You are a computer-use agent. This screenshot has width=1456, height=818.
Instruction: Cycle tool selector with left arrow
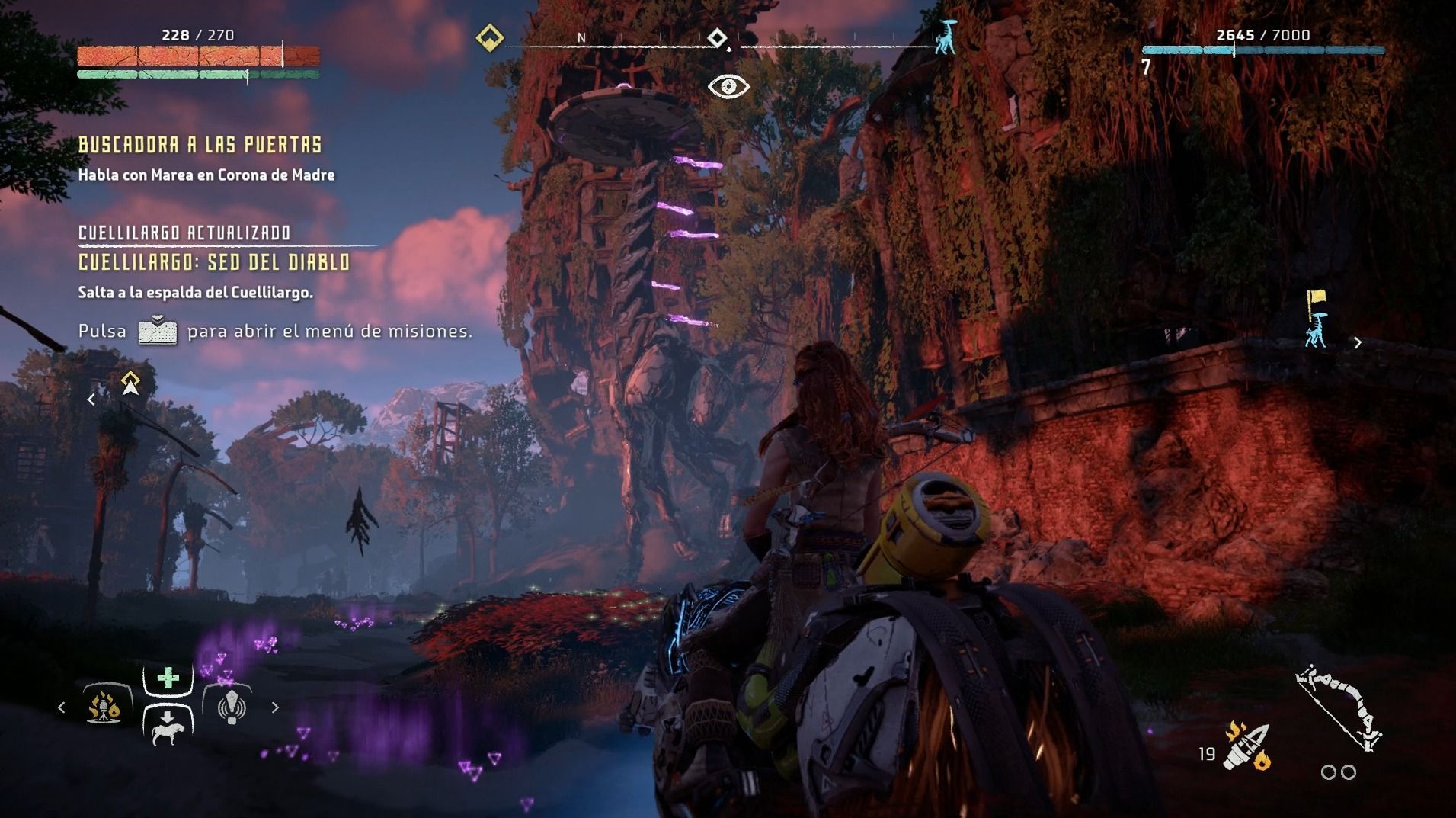click(x=62, y=707)
